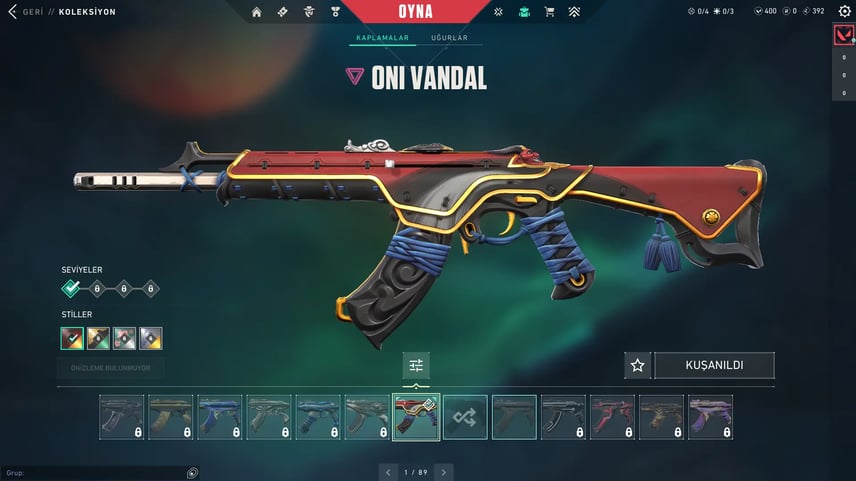This screenshot has width=856, height=481.
Task: Select the Oni Vandal skin thumbnail
Action: (x=416, y=417)
